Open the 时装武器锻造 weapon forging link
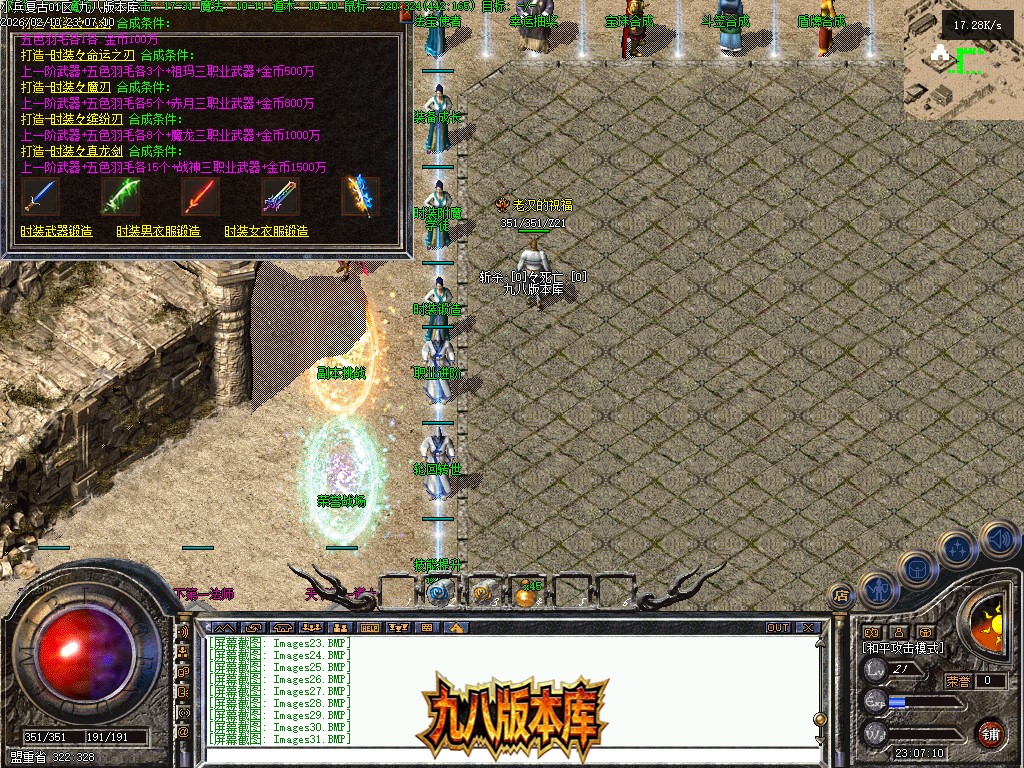This screenshot has width=1024, height=768. pos(56,231)
